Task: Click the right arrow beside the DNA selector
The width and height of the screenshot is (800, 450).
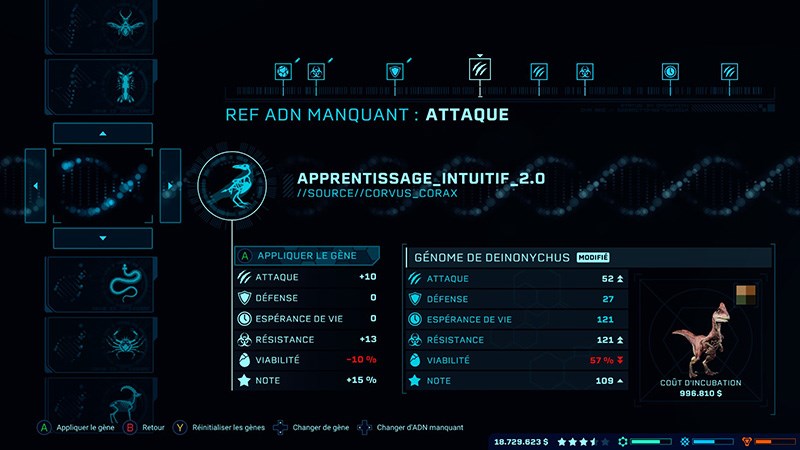Action: pyautogui.click(x=170, y=186)
